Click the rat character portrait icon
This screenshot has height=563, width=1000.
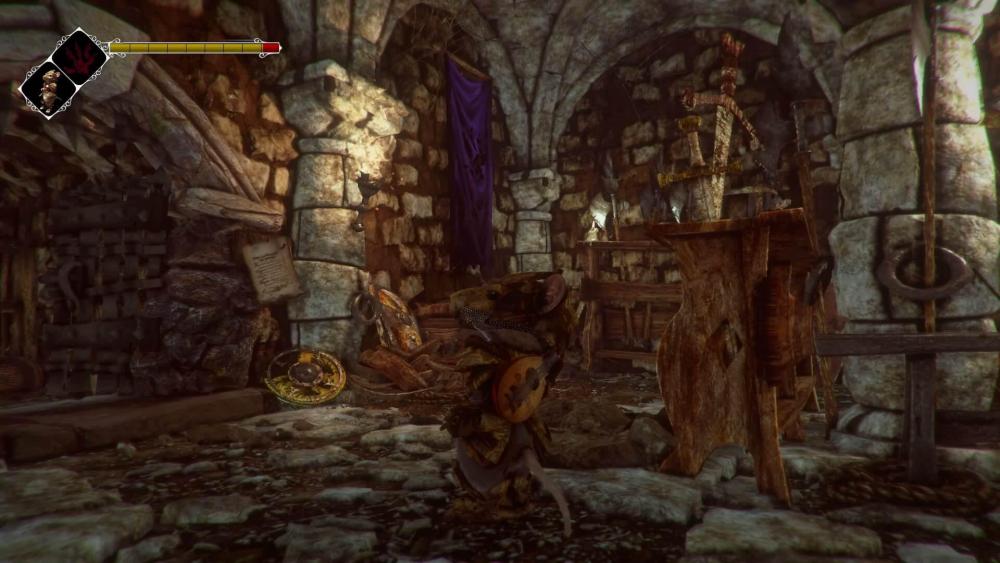coord(48,88)
